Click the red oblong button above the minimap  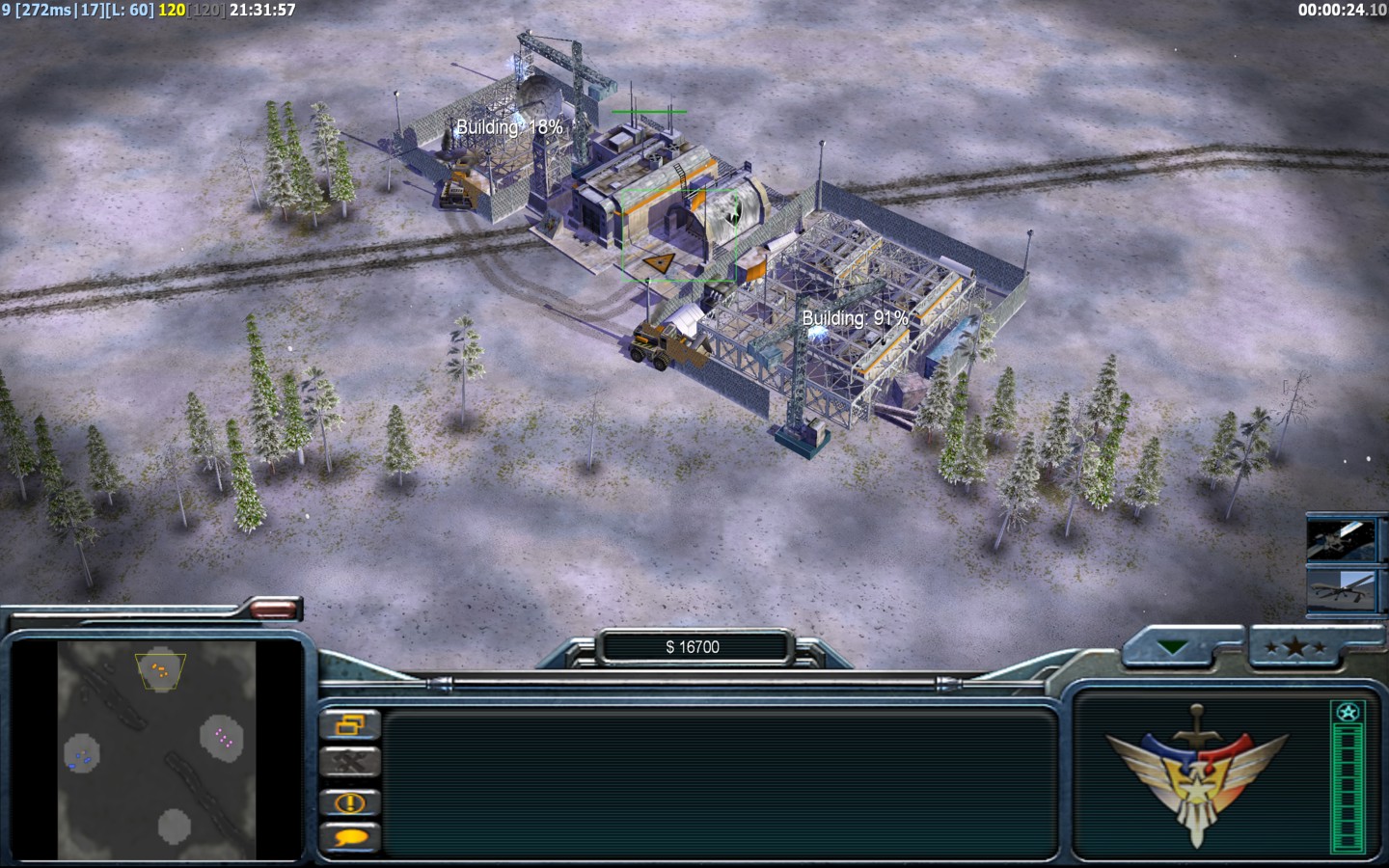pyautogui.click(x=274, y=609)
